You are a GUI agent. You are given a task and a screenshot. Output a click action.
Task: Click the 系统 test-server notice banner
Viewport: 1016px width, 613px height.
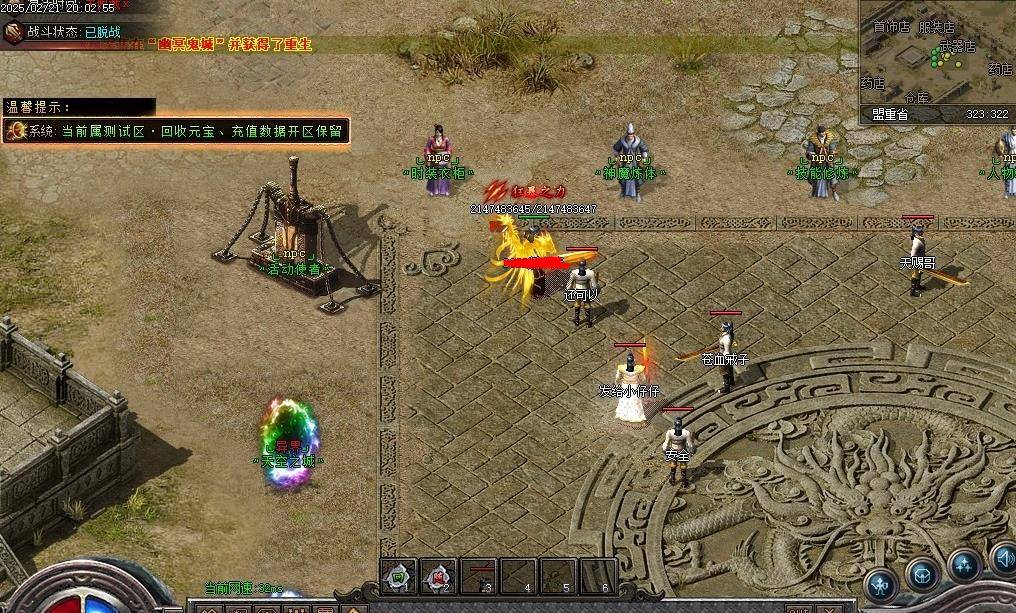tap(176, 131)
